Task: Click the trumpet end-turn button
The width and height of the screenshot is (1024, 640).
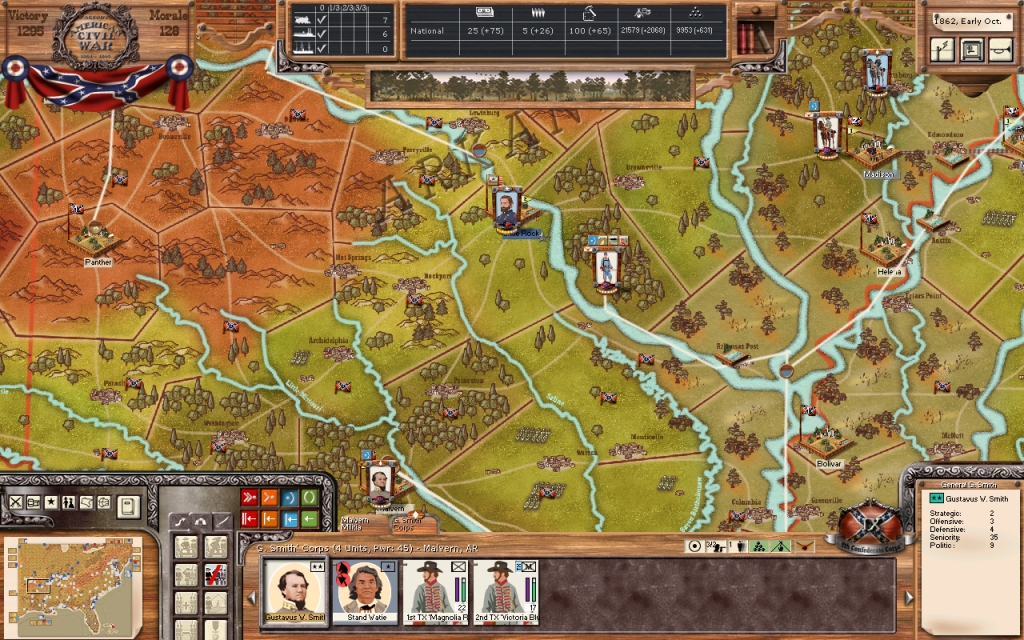Action: tap(998, 49)
